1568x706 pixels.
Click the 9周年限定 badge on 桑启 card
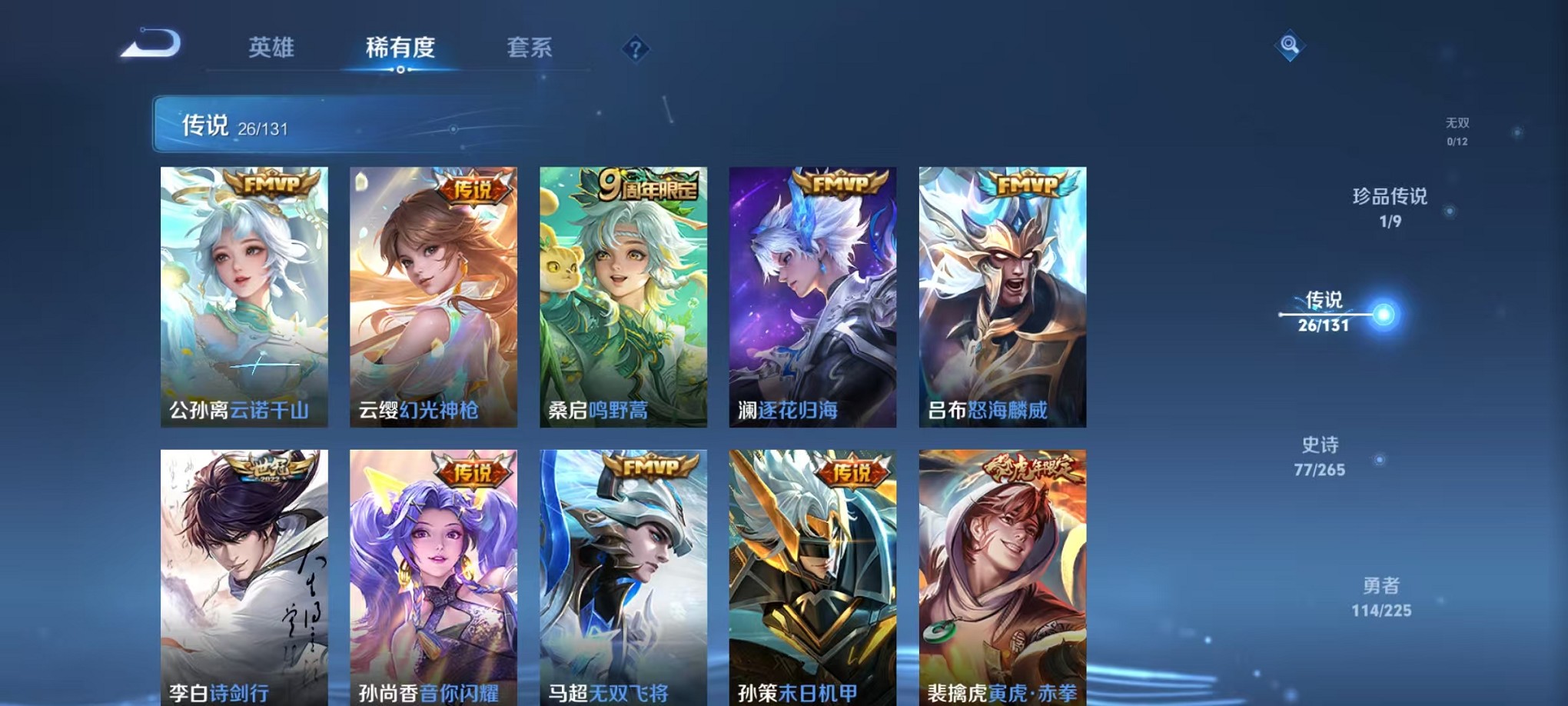tap(648, 185)
